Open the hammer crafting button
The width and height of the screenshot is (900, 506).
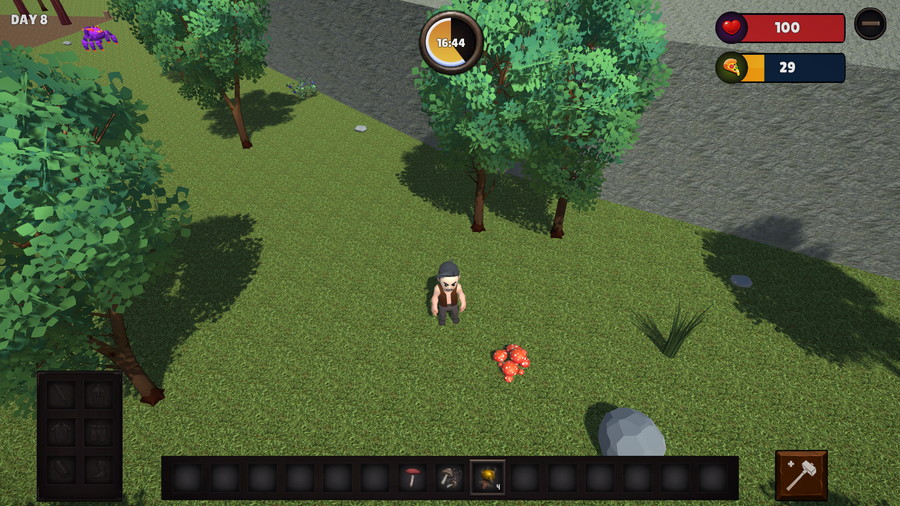(801, 475)
